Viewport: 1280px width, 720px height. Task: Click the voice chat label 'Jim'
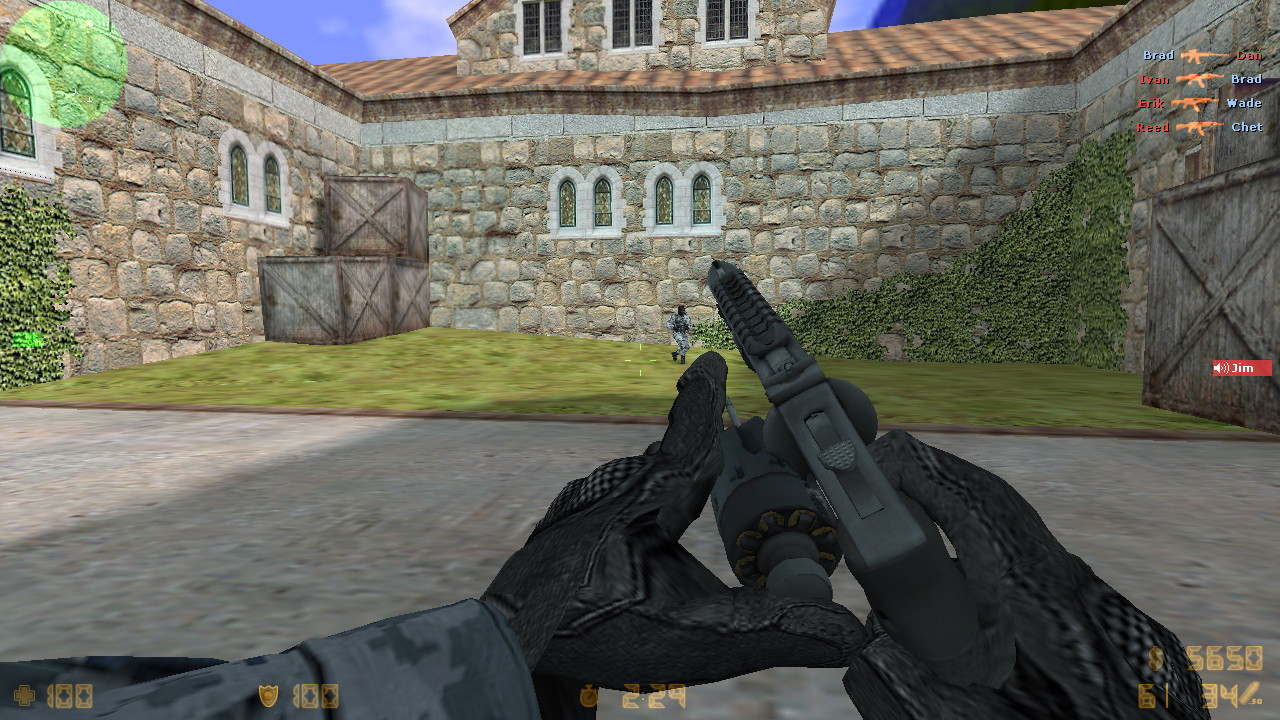(x=1243, y=367)
